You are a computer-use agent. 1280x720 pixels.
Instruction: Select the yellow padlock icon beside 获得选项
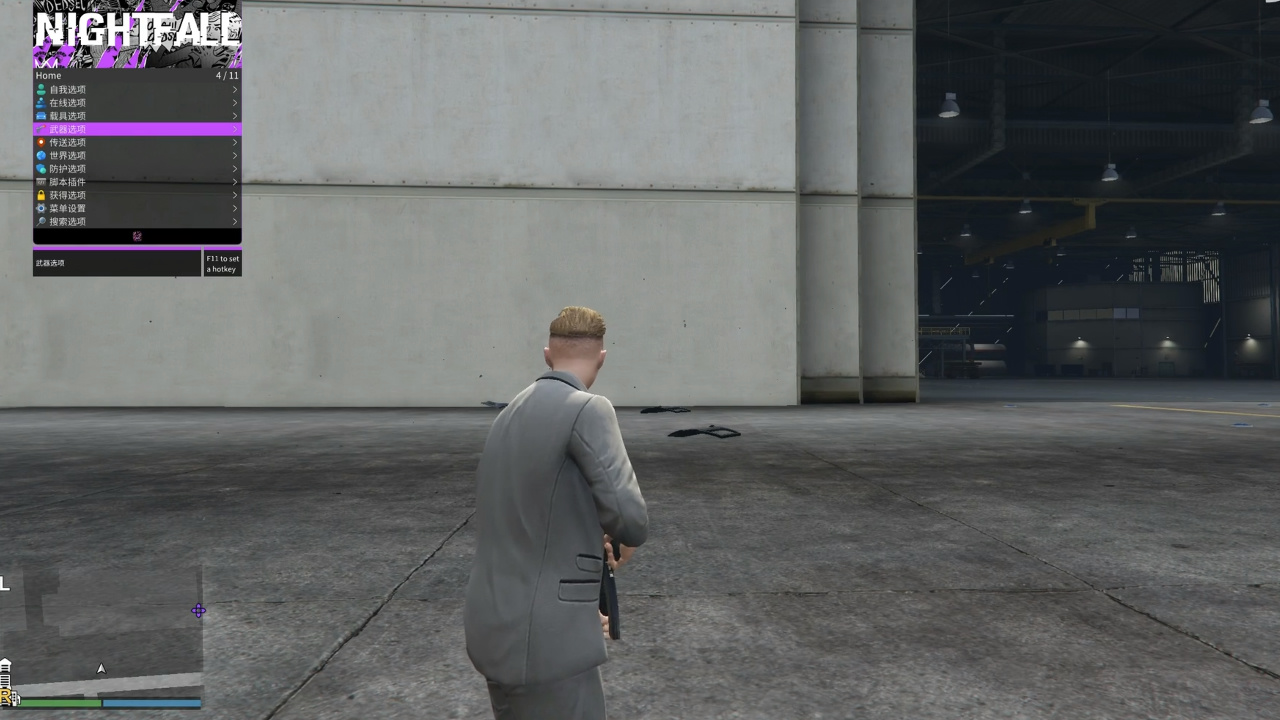pyautogui.click(x=40, y=194)
